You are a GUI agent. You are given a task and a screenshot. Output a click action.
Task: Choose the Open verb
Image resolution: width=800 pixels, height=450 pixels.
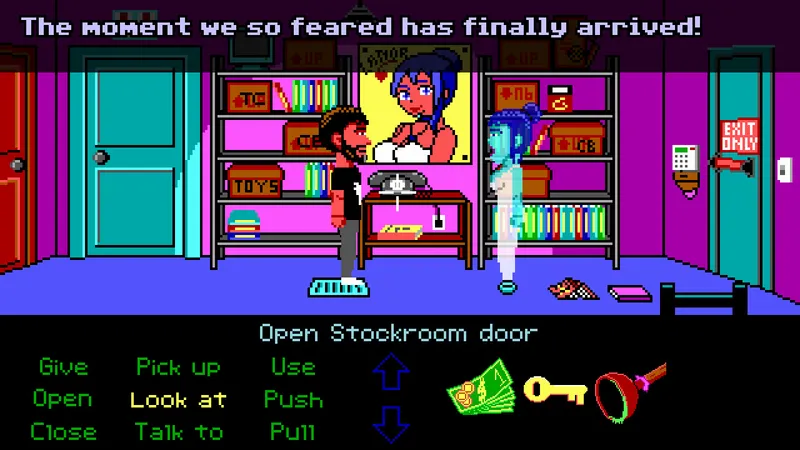tap(63, 399)
